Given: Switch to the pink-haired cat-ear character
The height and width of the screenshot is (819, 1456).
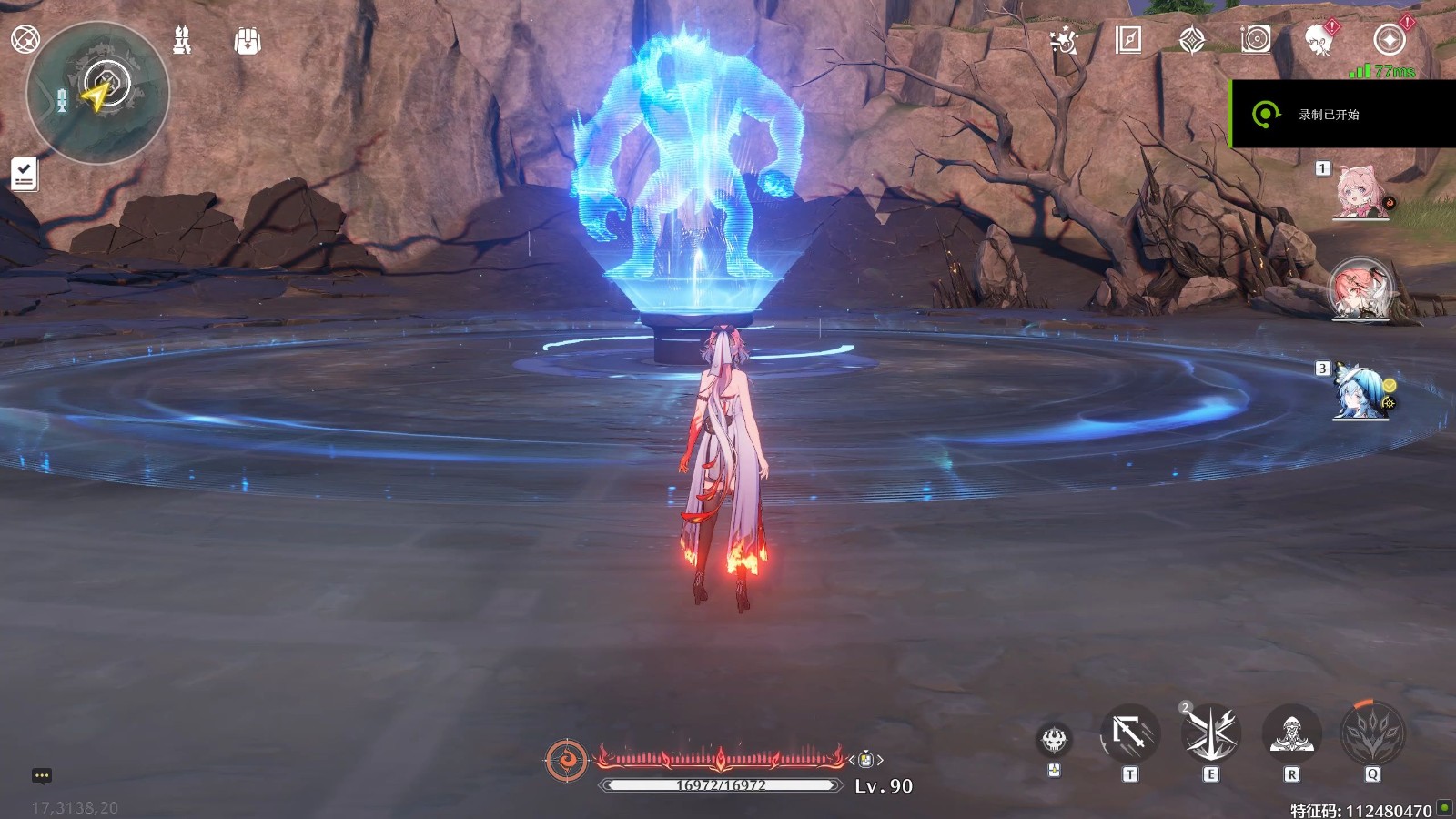Looking at the screenshot, I should click(x=1360, y=192).
